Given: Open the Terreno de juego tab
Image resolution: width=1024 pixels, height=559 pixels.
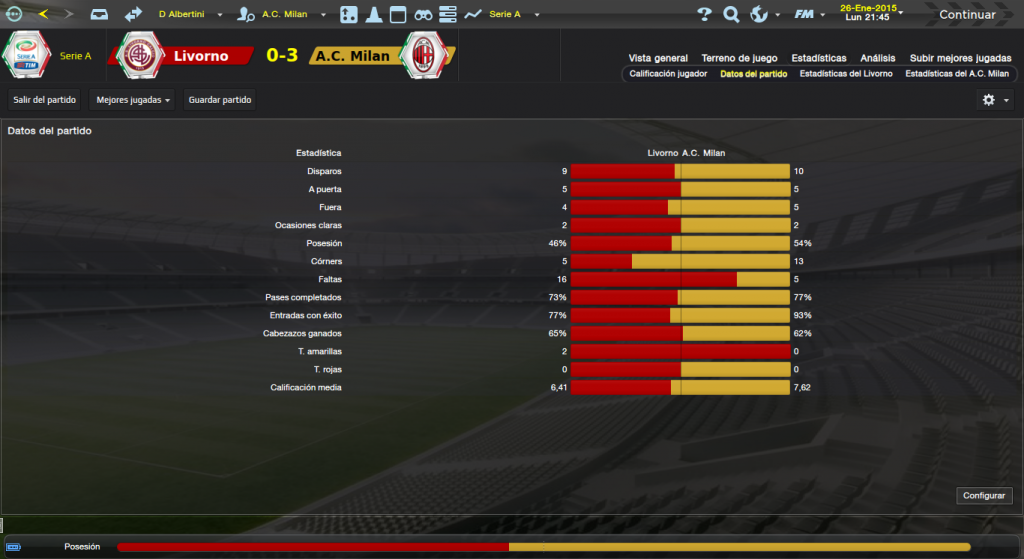Looking at the screenshot, I should 740,58.
